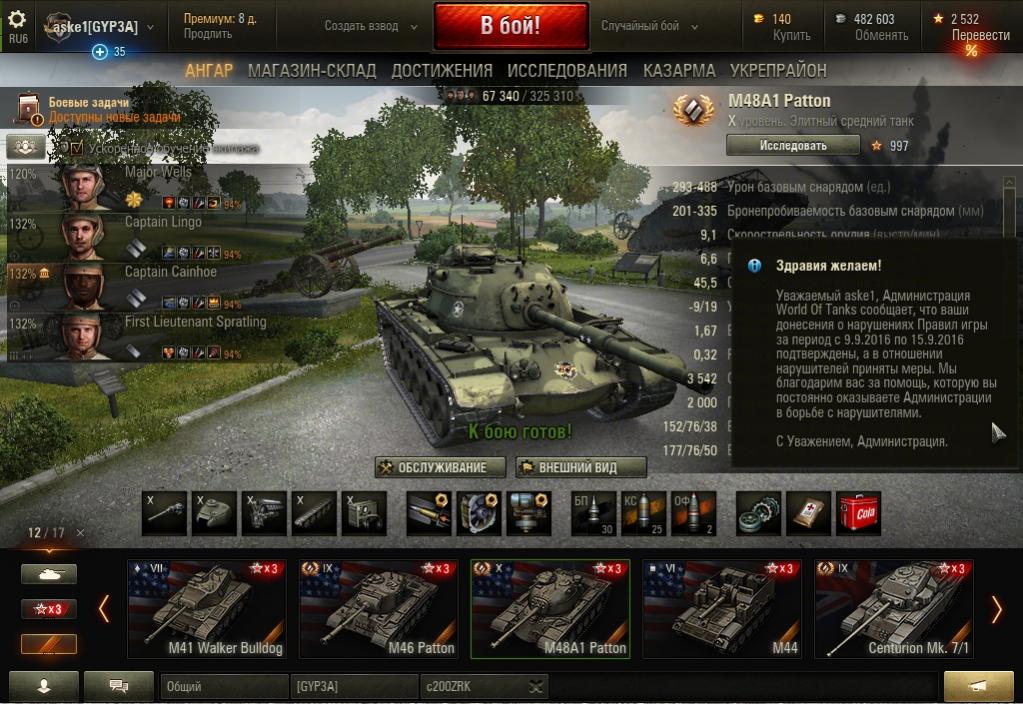Open the КАЗАРМА tab
This screenshot has width=1023, height=704.
(679, 70)
